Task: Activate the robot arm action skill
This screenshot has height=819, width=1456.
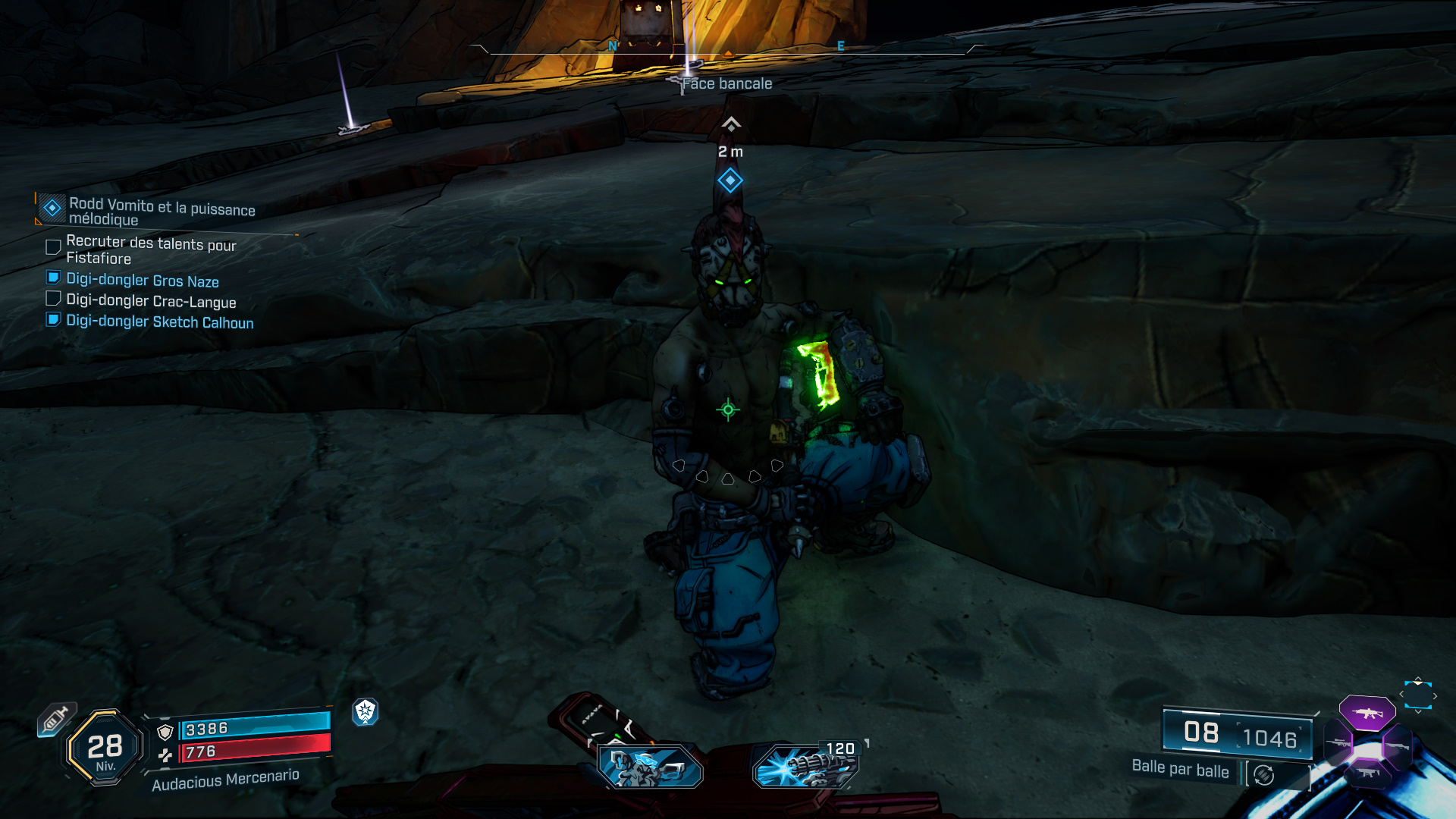Action: pyautogui.click(x=650, y=766)
